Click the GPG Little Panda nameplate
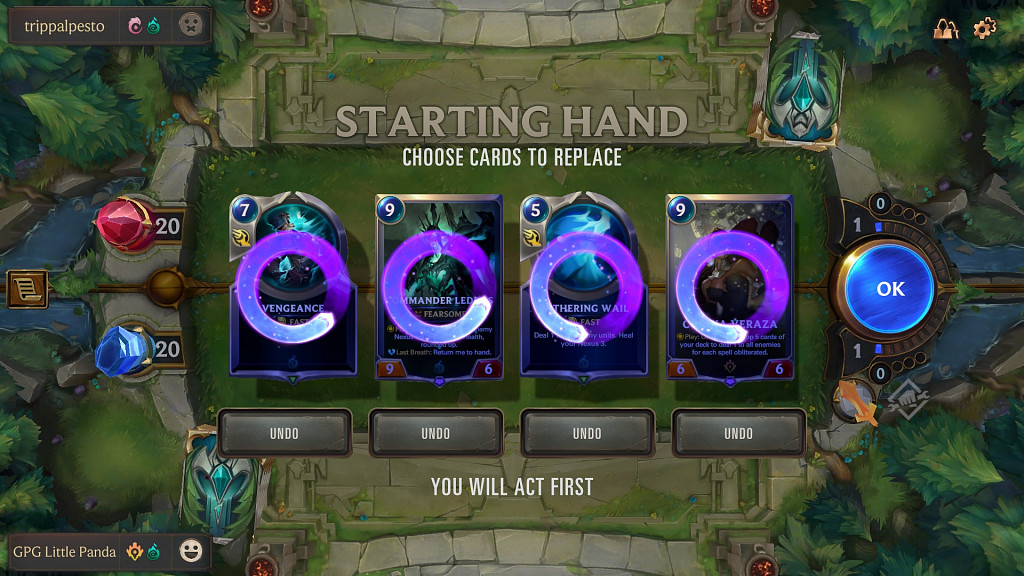 click(x=65, y=551)
